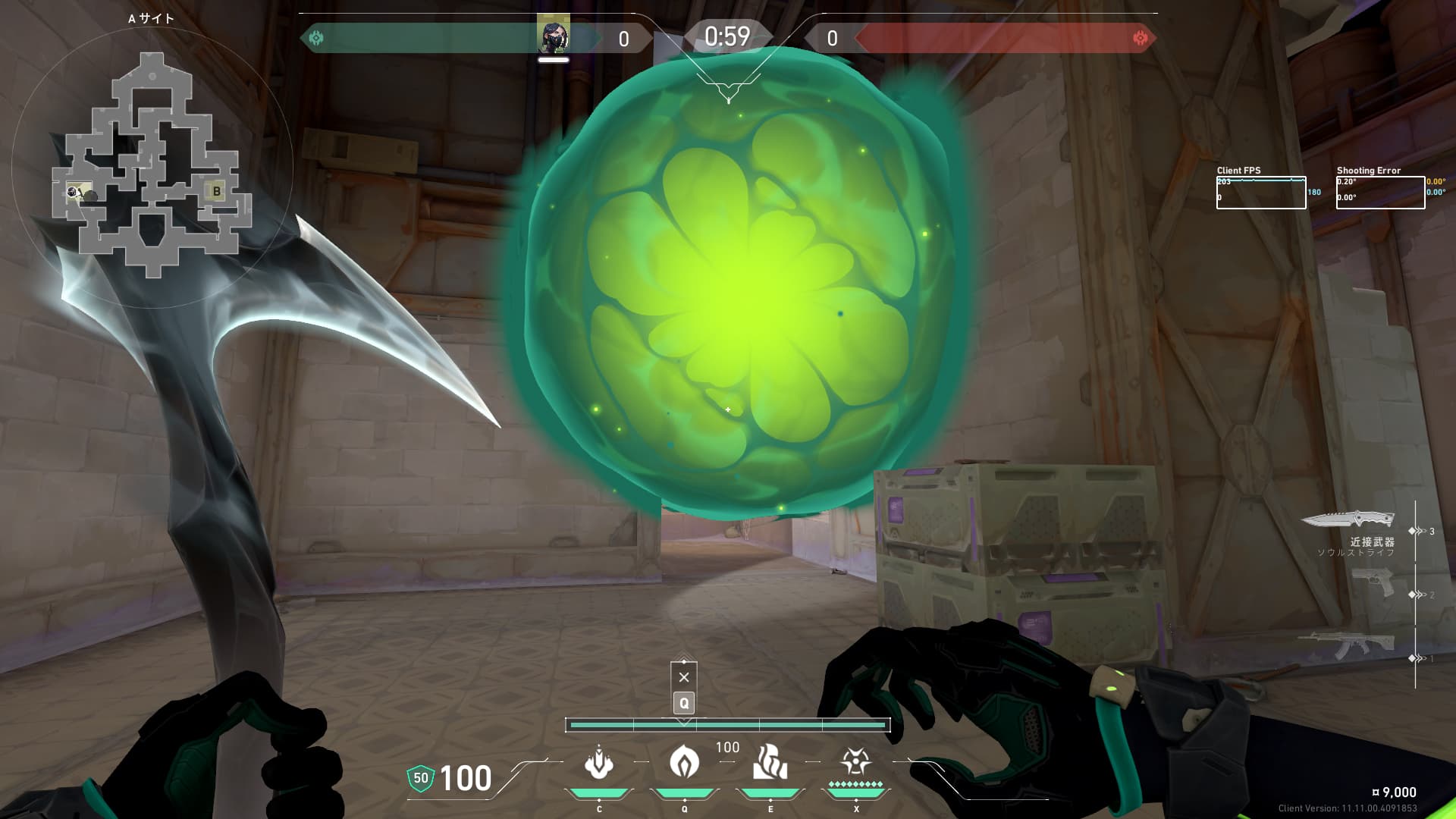Image resolution: width=1456 pixels, height=819 pixels.
Task: Equip the primary rifle weapon slot
Action: (1347, 645)
